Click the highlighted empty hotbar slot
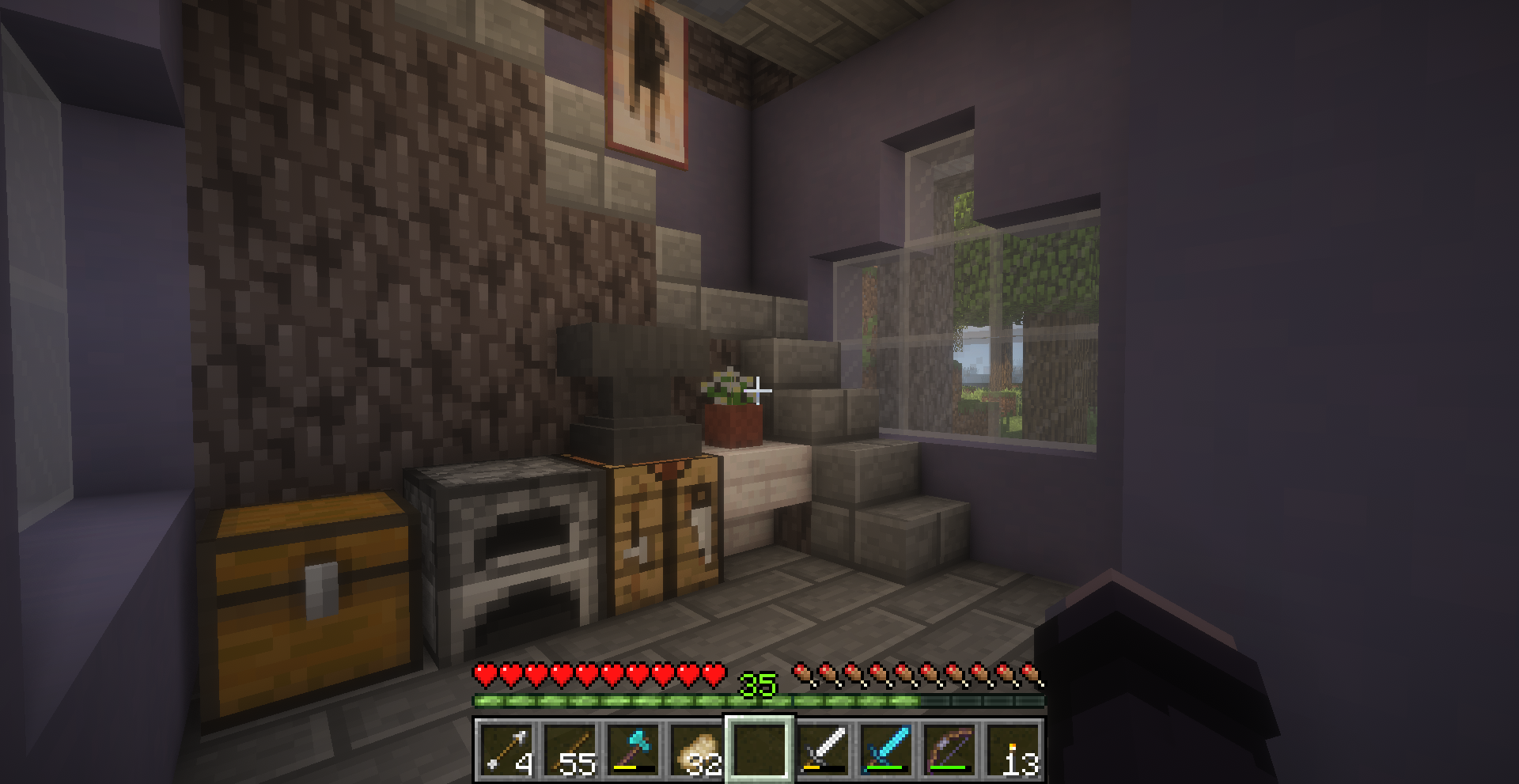 [759, 749]
